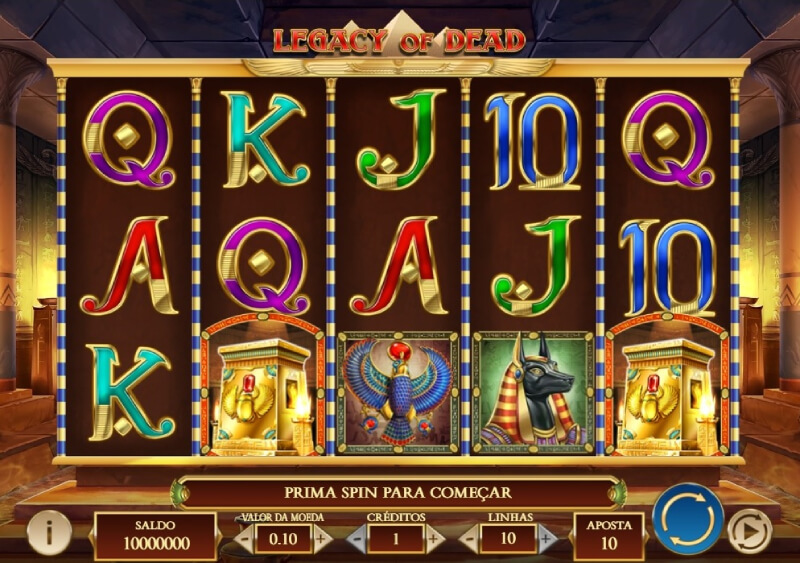
Task: Add more Linhas paylines
Action: coord(546,538)
